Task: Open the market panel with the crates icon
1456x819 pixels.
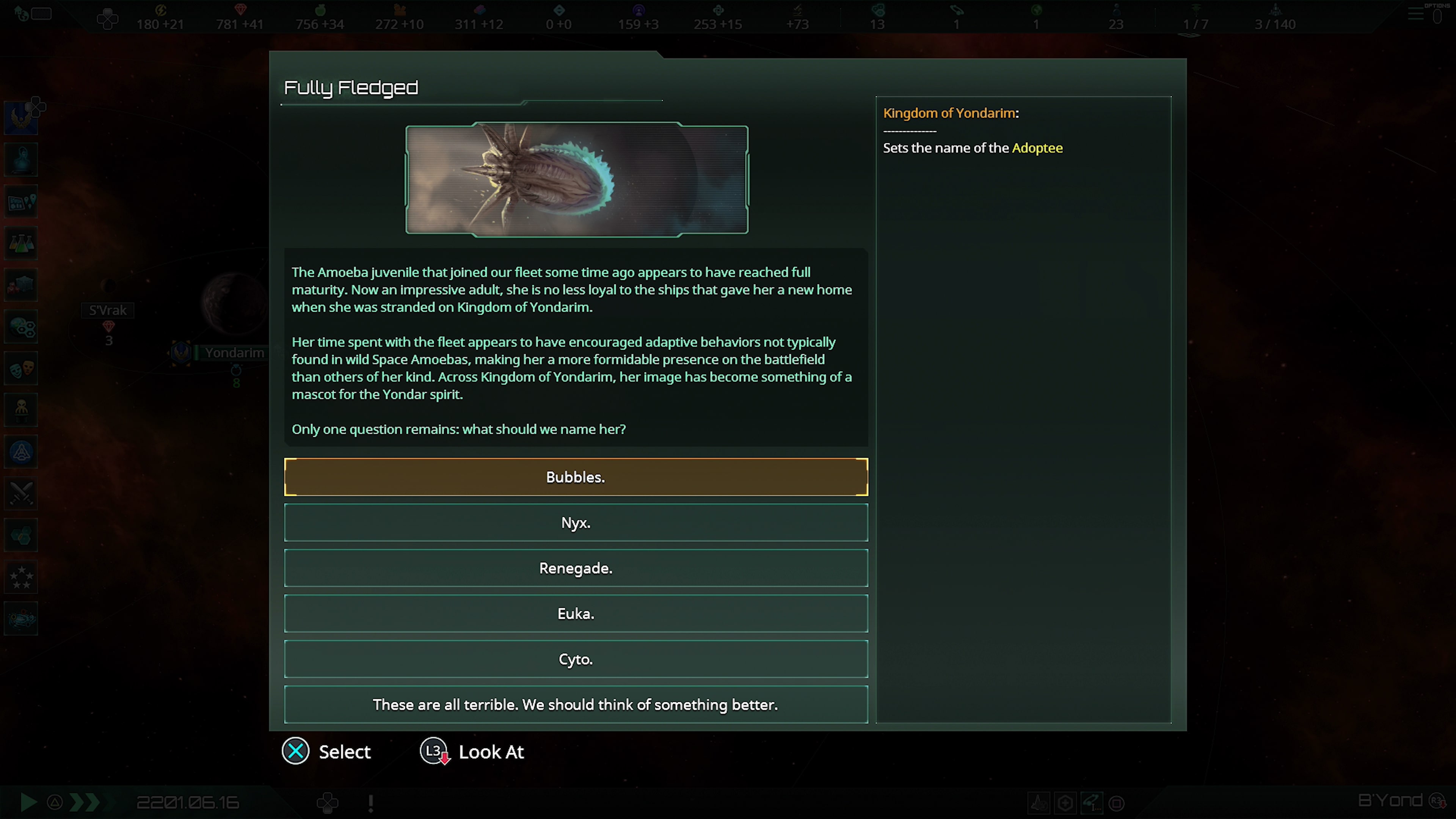Action: click(21, 285)
